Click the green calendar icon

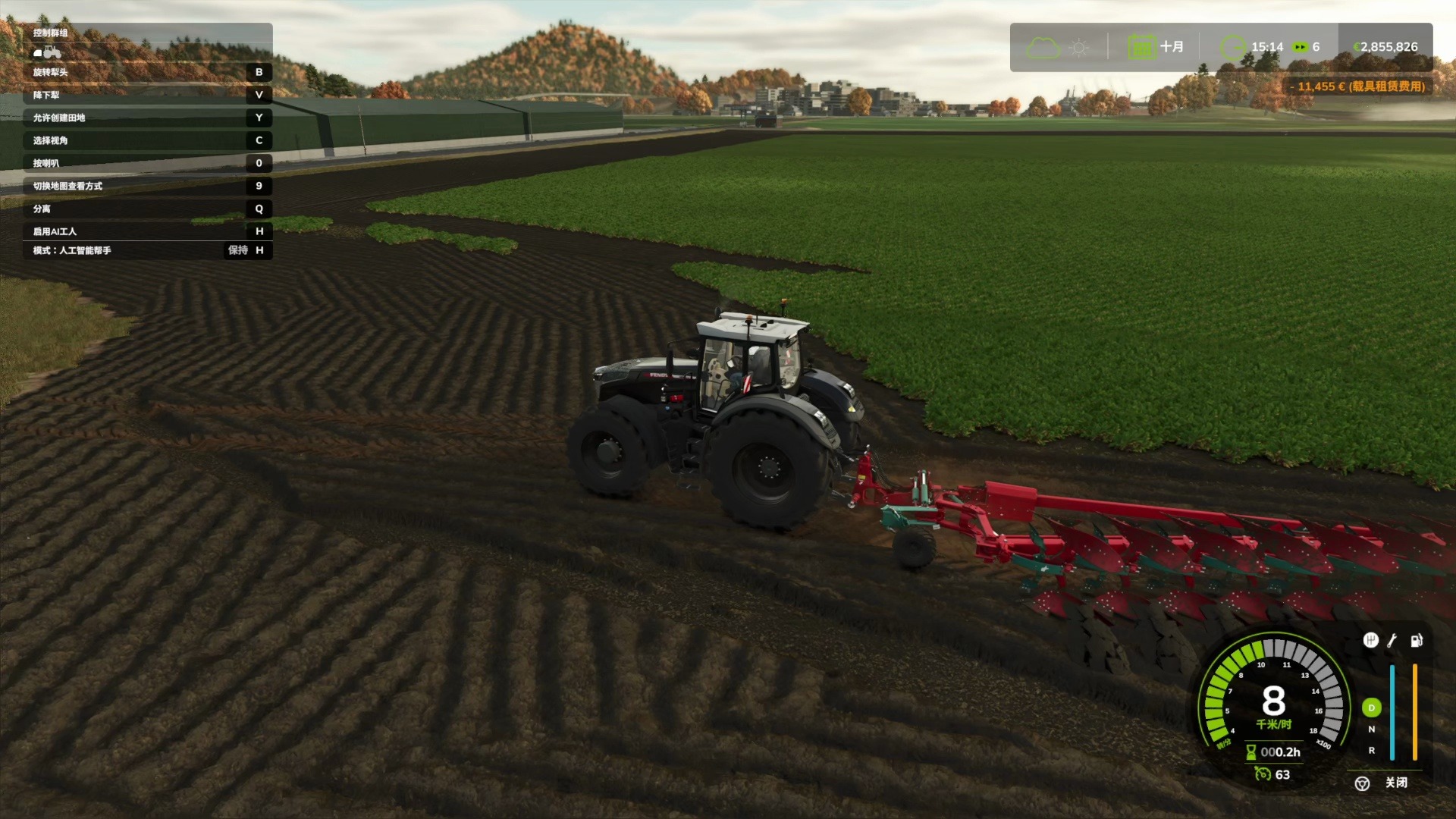(x=1141, y=47)
